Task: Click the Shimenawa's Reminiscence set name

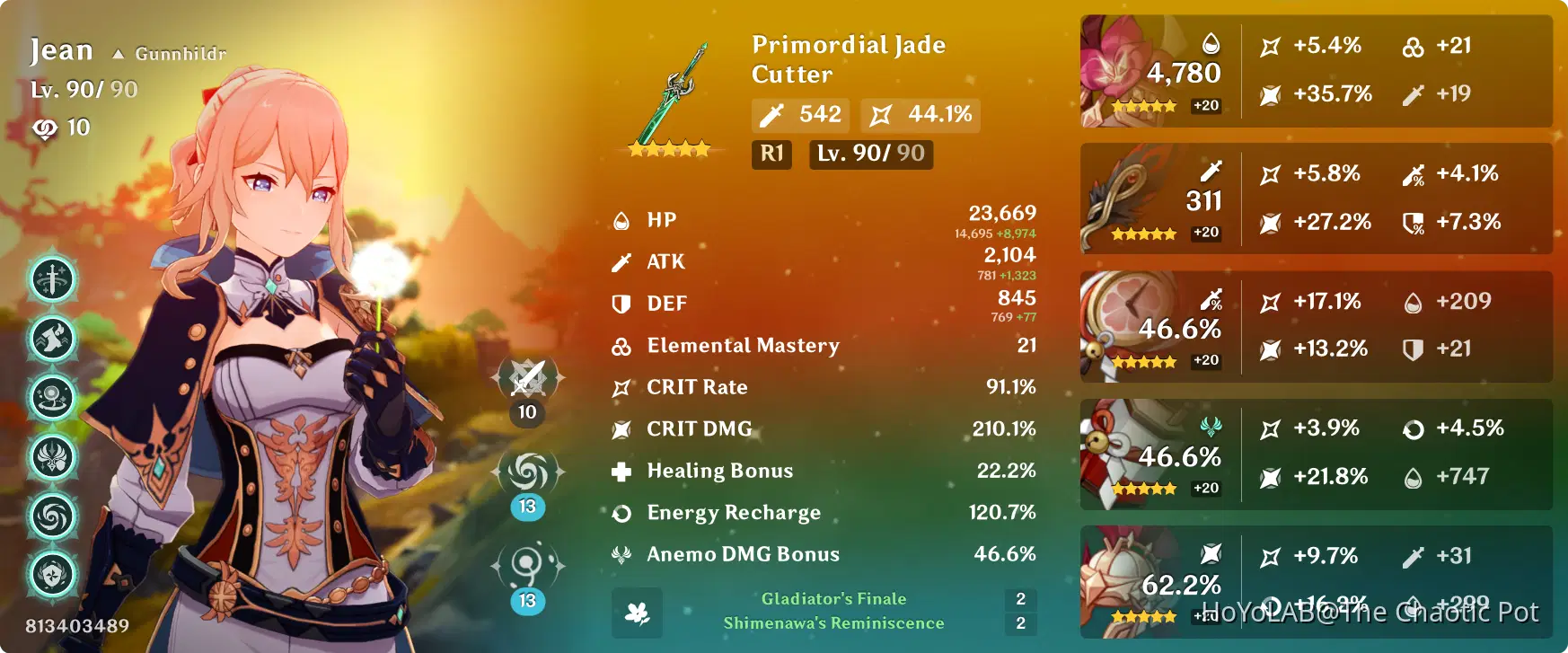Action: pyautogui.click(x=834, y=623)
